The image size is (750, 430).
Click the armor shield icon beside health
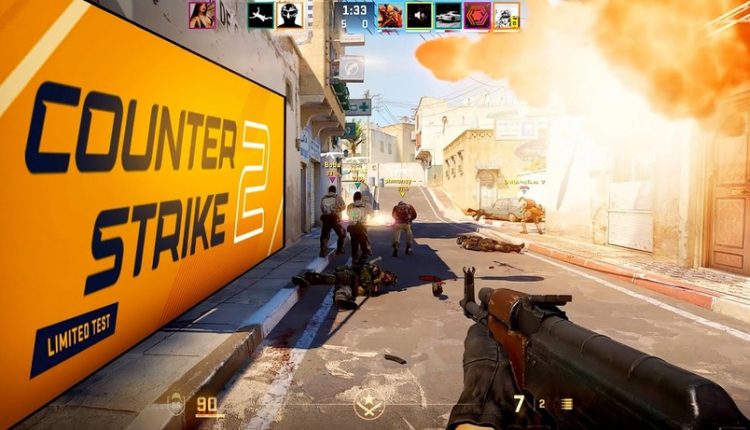176,405
